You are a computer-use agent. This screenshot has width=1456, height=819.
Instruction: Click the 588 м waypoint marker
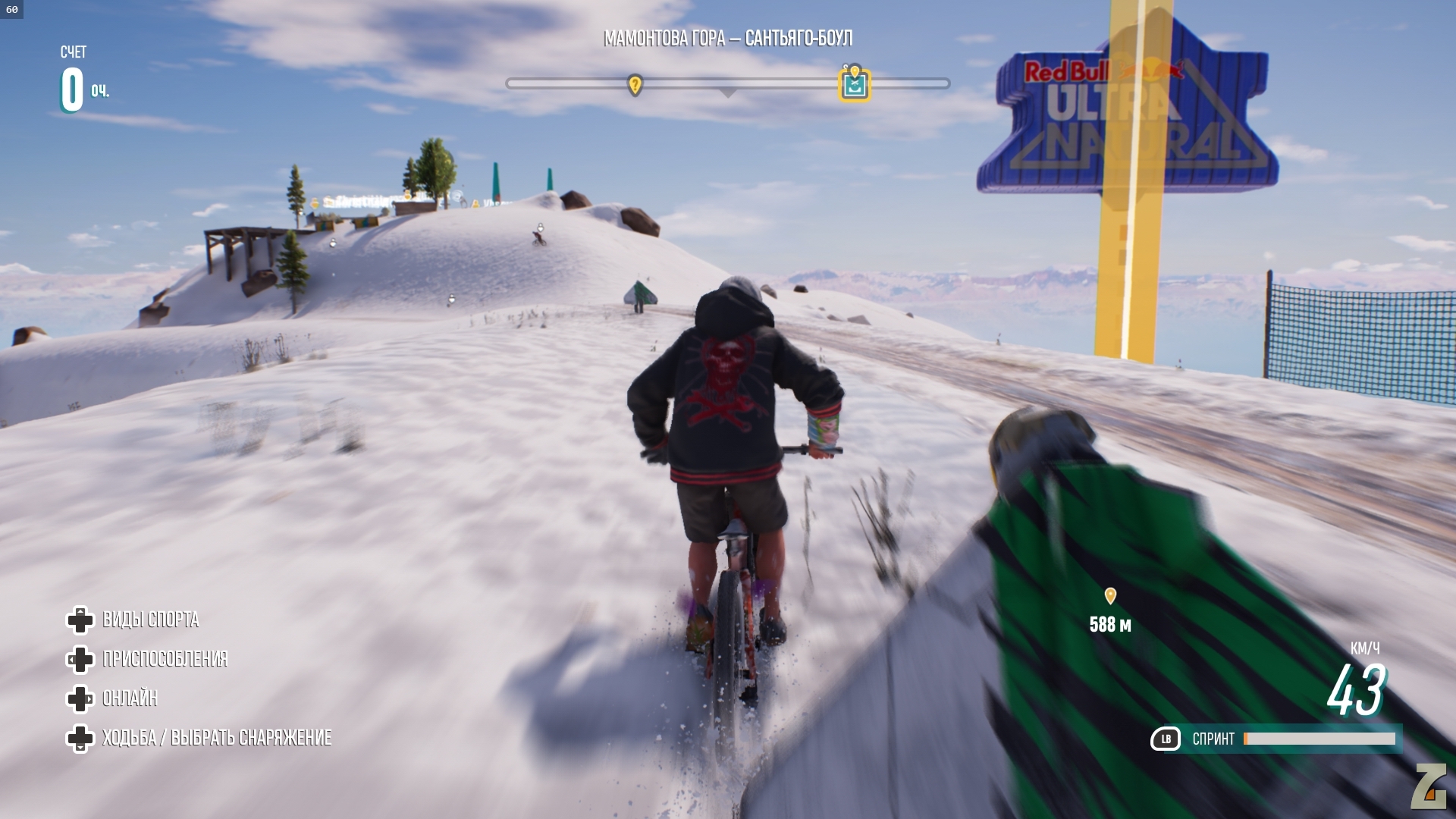point(1110,597)
